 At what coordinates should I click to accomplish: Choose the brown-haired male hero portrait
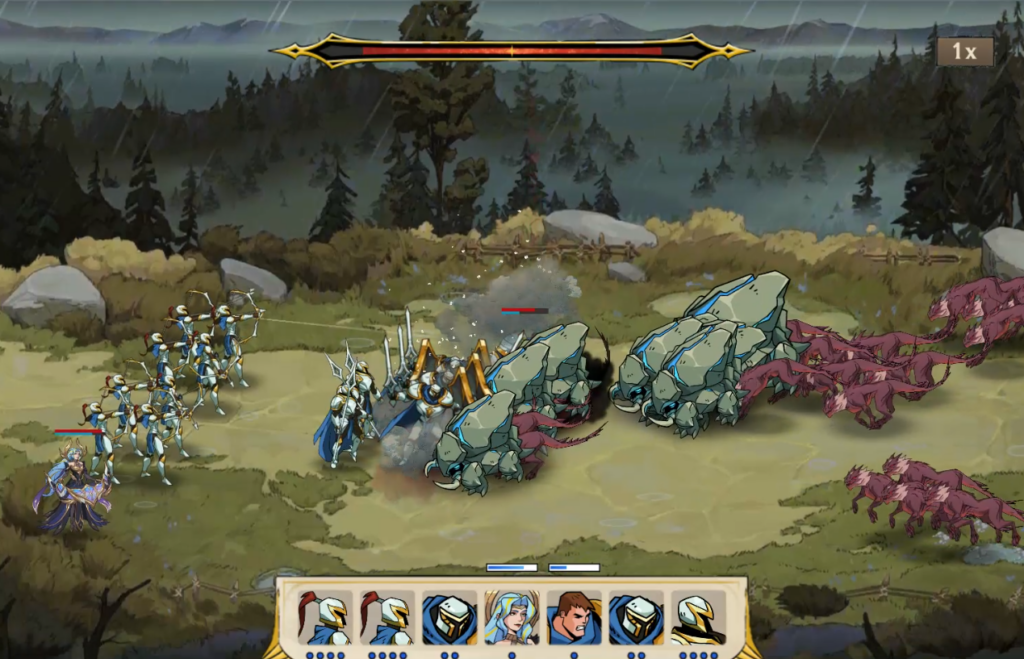573,617
